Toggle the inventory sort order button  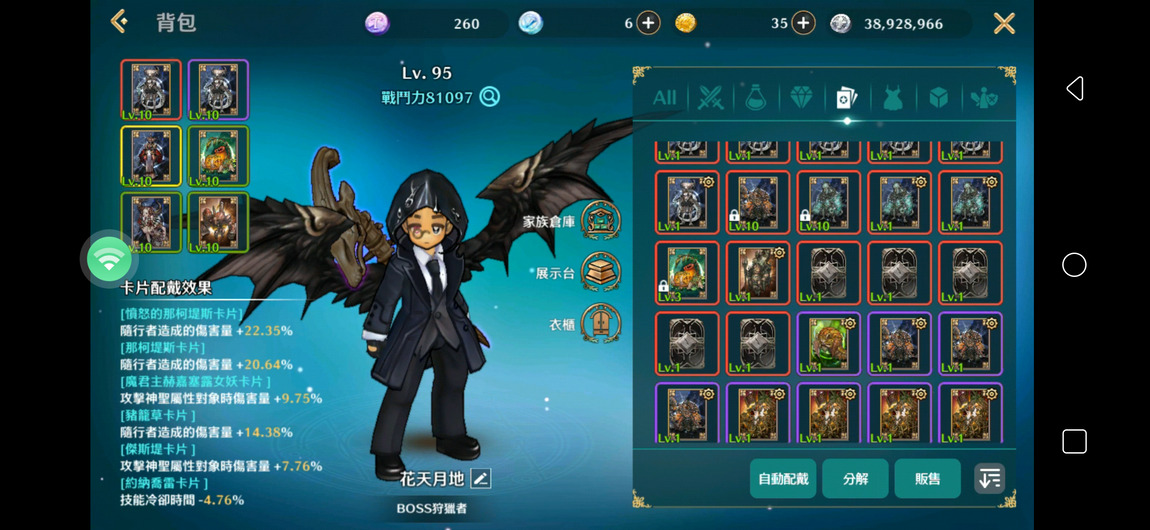(989, 479)
